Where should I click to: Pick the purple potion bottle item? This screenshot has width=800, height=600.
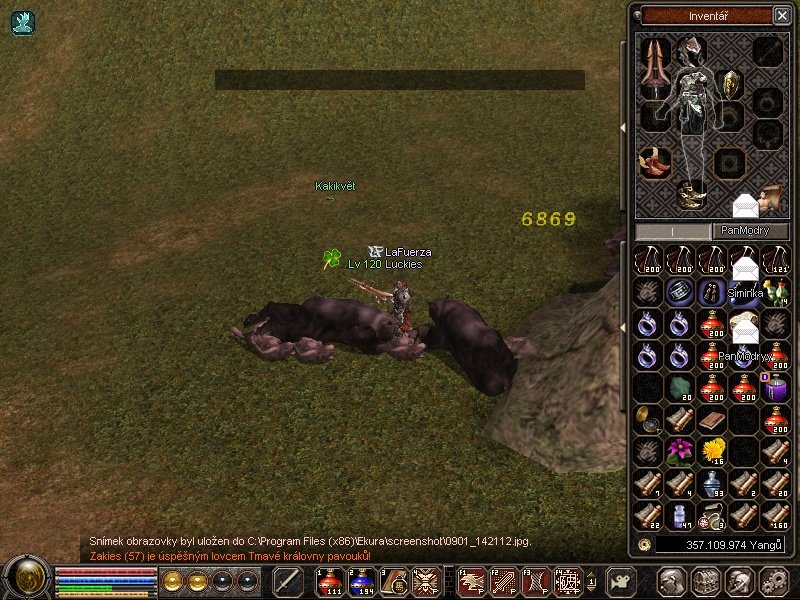point(775,387)
